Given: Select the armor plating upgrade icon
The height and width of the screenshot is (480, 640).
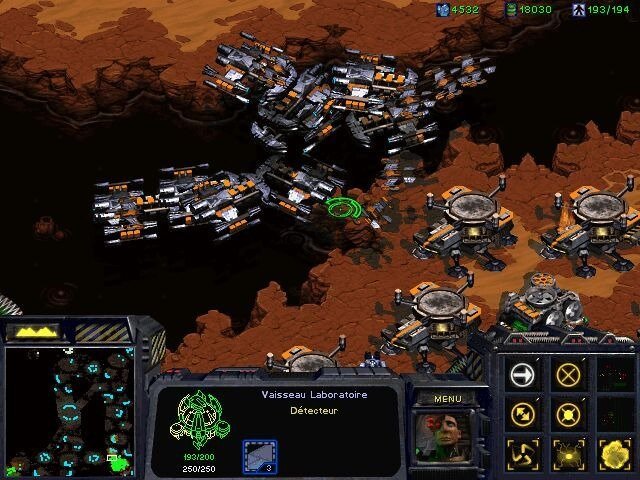Looking at the screenshot, I should (x=258, y=455).
